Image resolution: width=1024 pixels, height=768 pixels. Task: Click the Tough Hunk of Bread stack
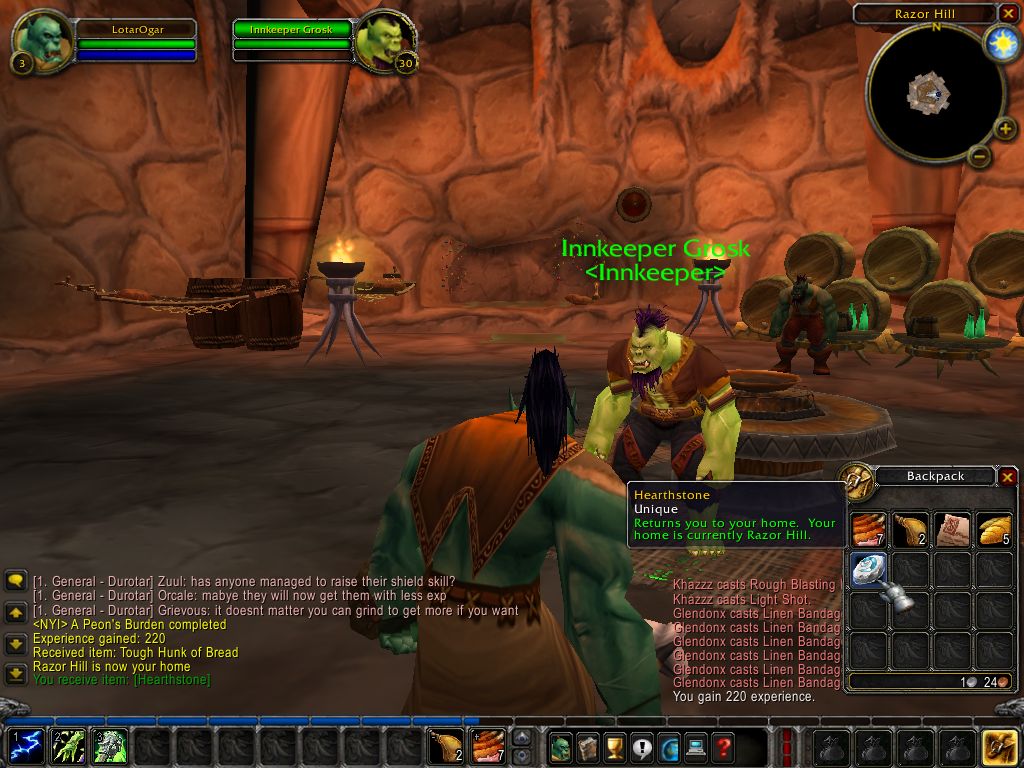(993, 529)
